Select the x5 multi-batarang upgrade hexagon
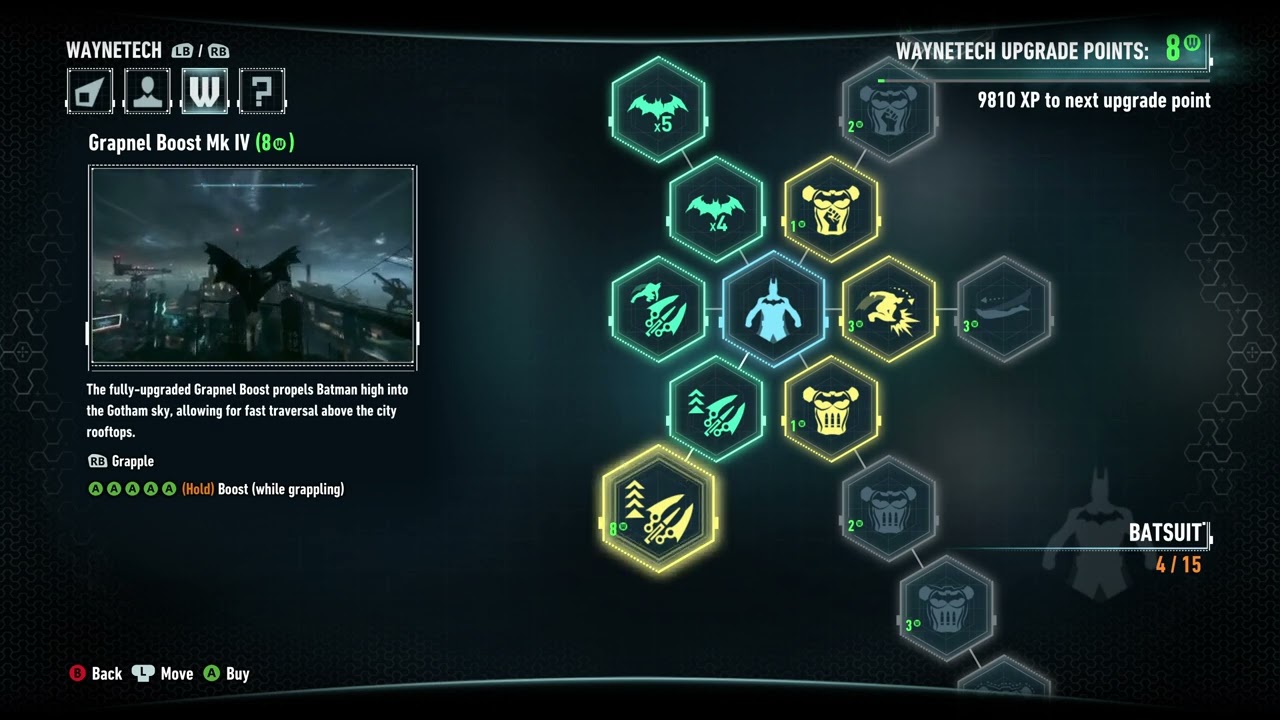Viewport: 1280px width, 720px height. 659,107
